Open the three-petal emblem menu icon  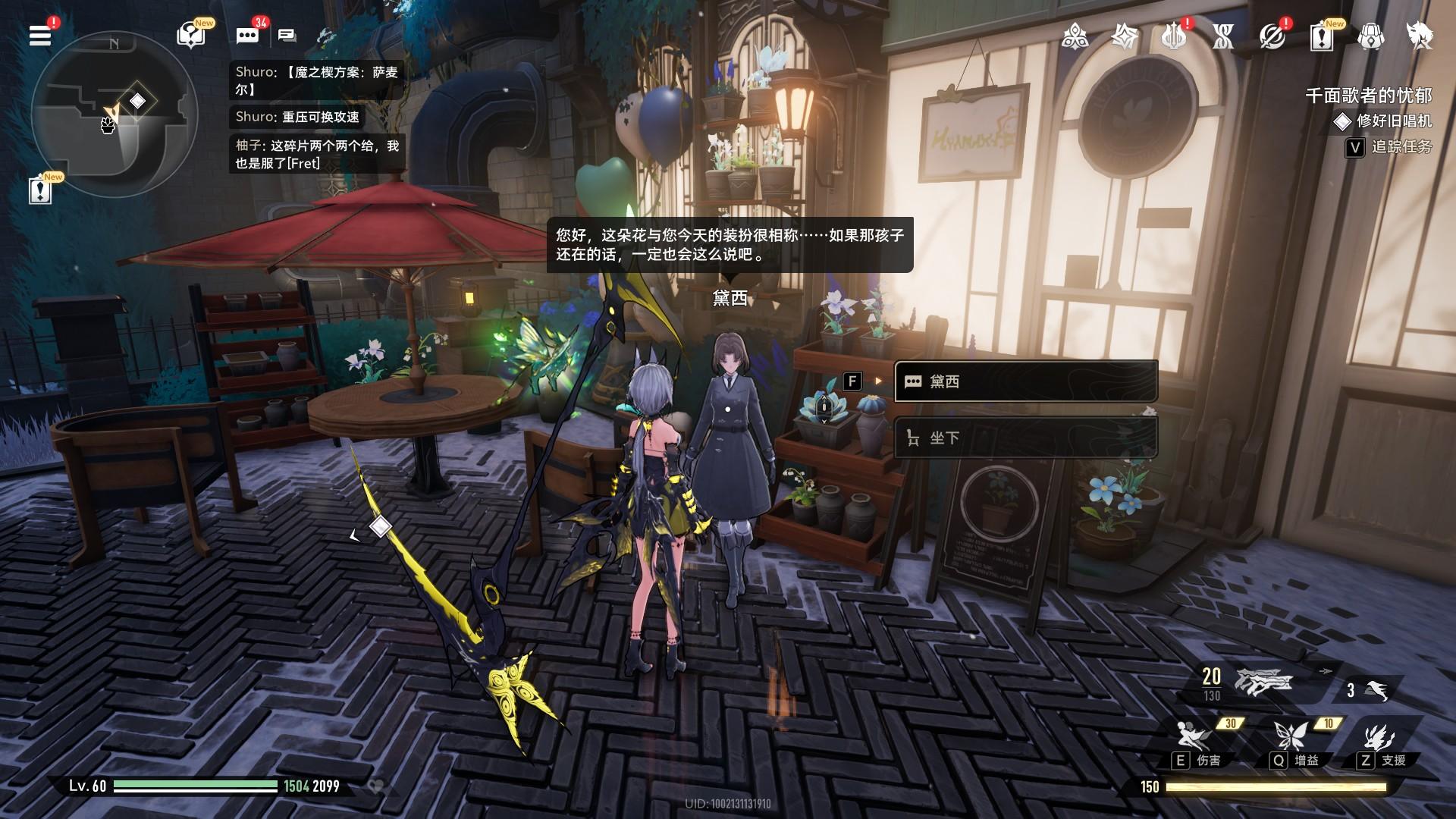click(1075, 36)
